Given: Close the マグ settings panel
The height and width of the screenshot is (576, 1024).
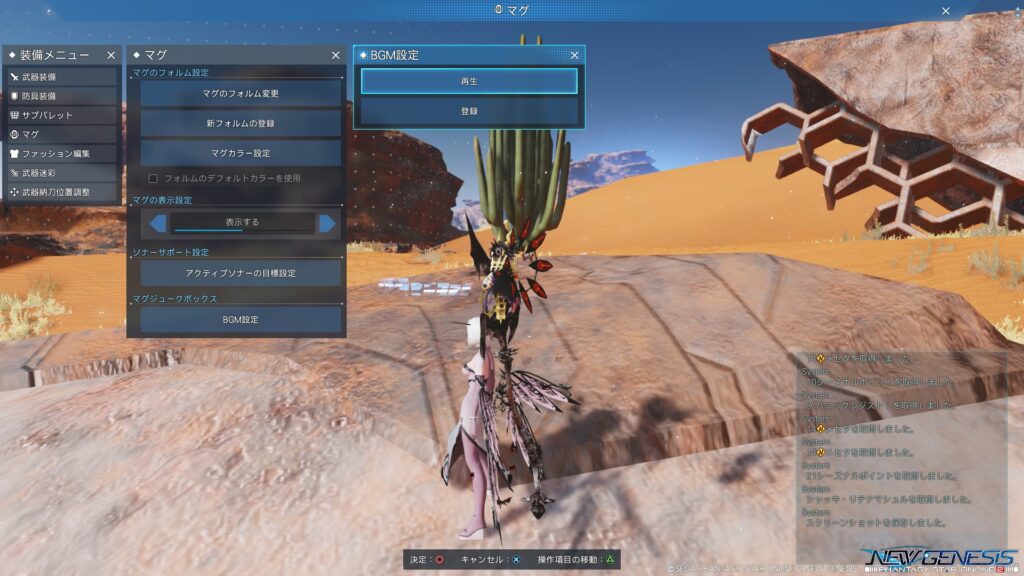Looking at the screenshot, I should (336, 56).
